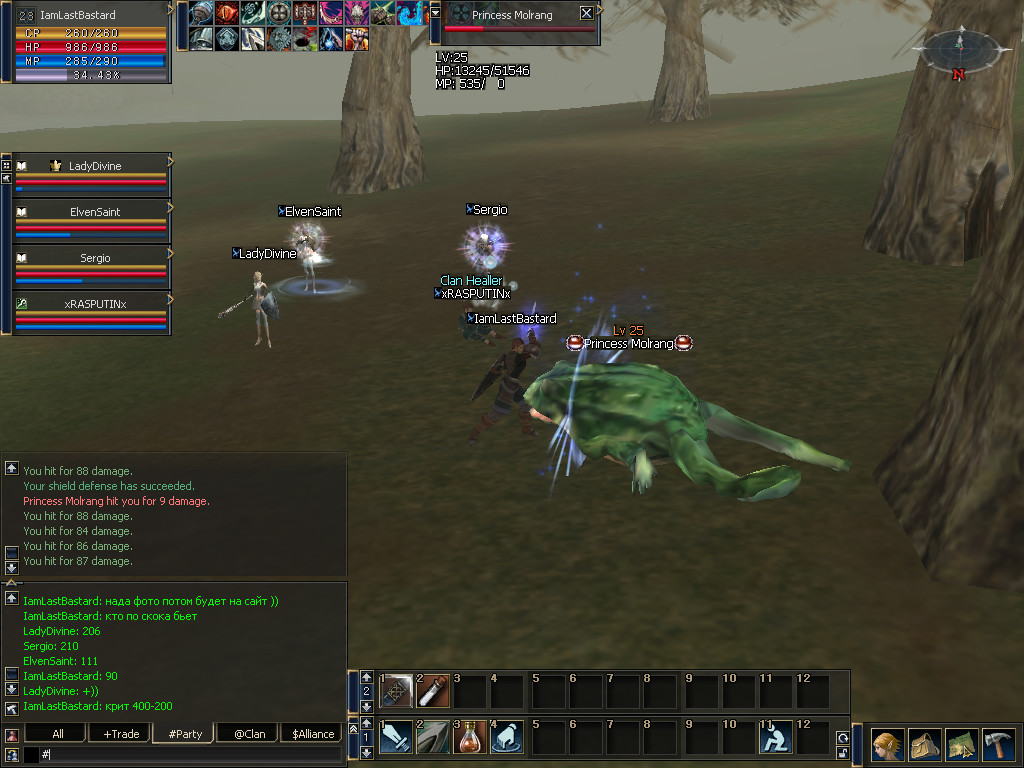
Task: Close the Princess Molrang target window
Action: click(x=586, y=14)
